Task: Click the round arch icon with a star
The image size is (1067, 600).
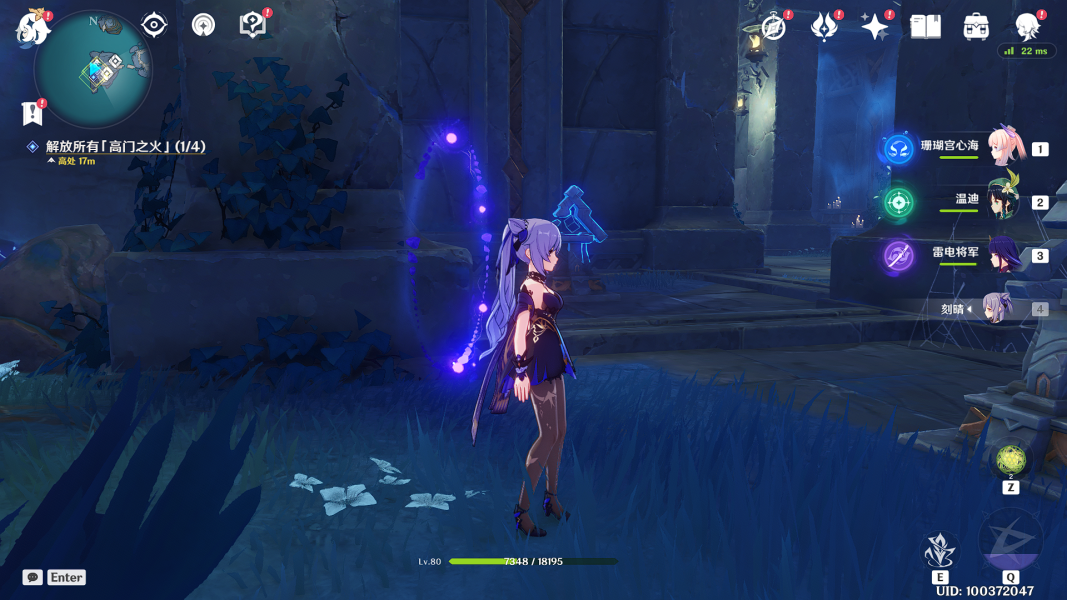Action: (203, 25)
